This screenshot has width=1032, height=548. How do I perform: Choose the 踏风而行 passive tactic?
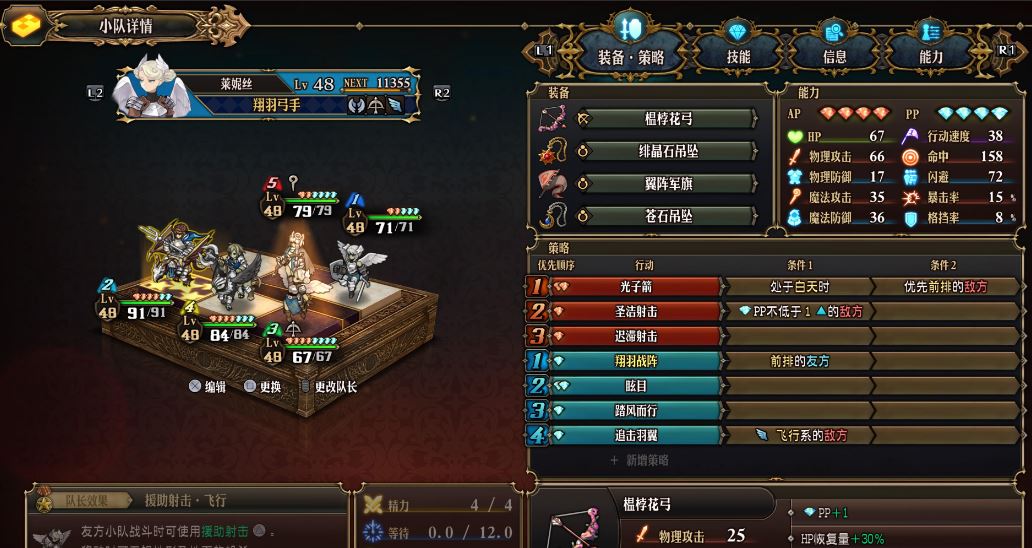(636, 410)
